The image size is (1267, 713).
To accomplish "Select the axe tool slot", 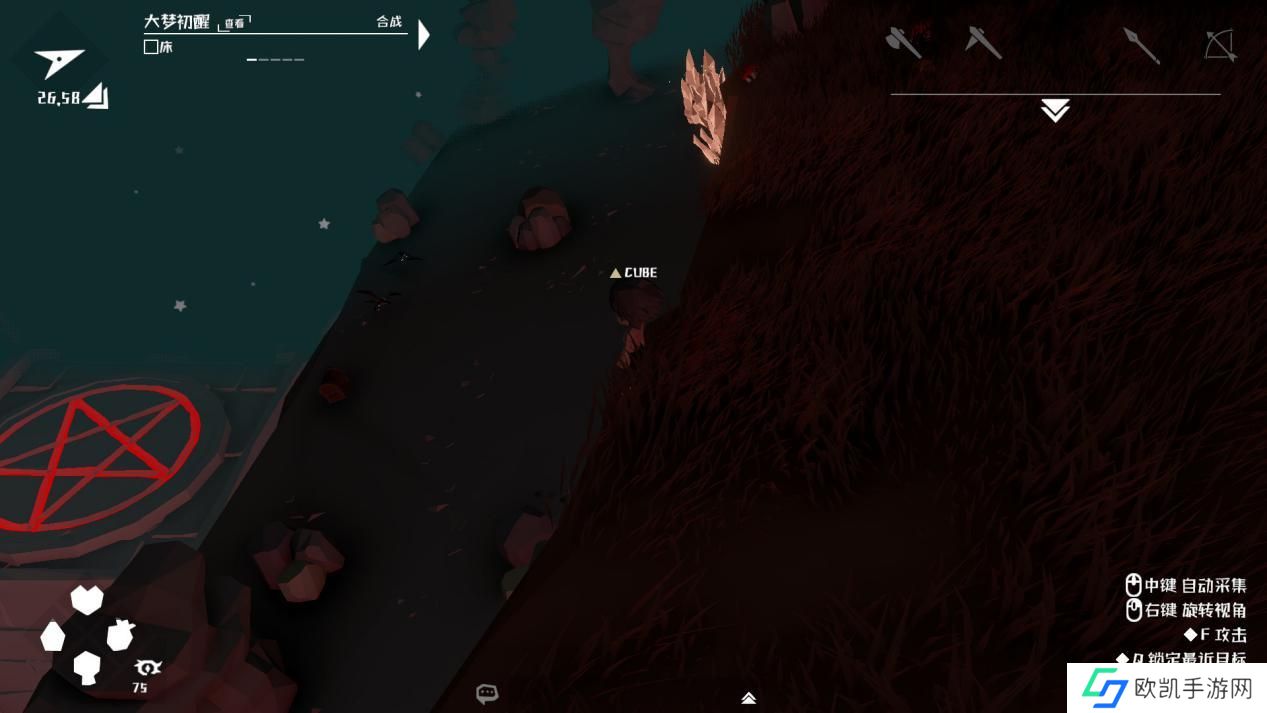I will [x=904, y=43].
